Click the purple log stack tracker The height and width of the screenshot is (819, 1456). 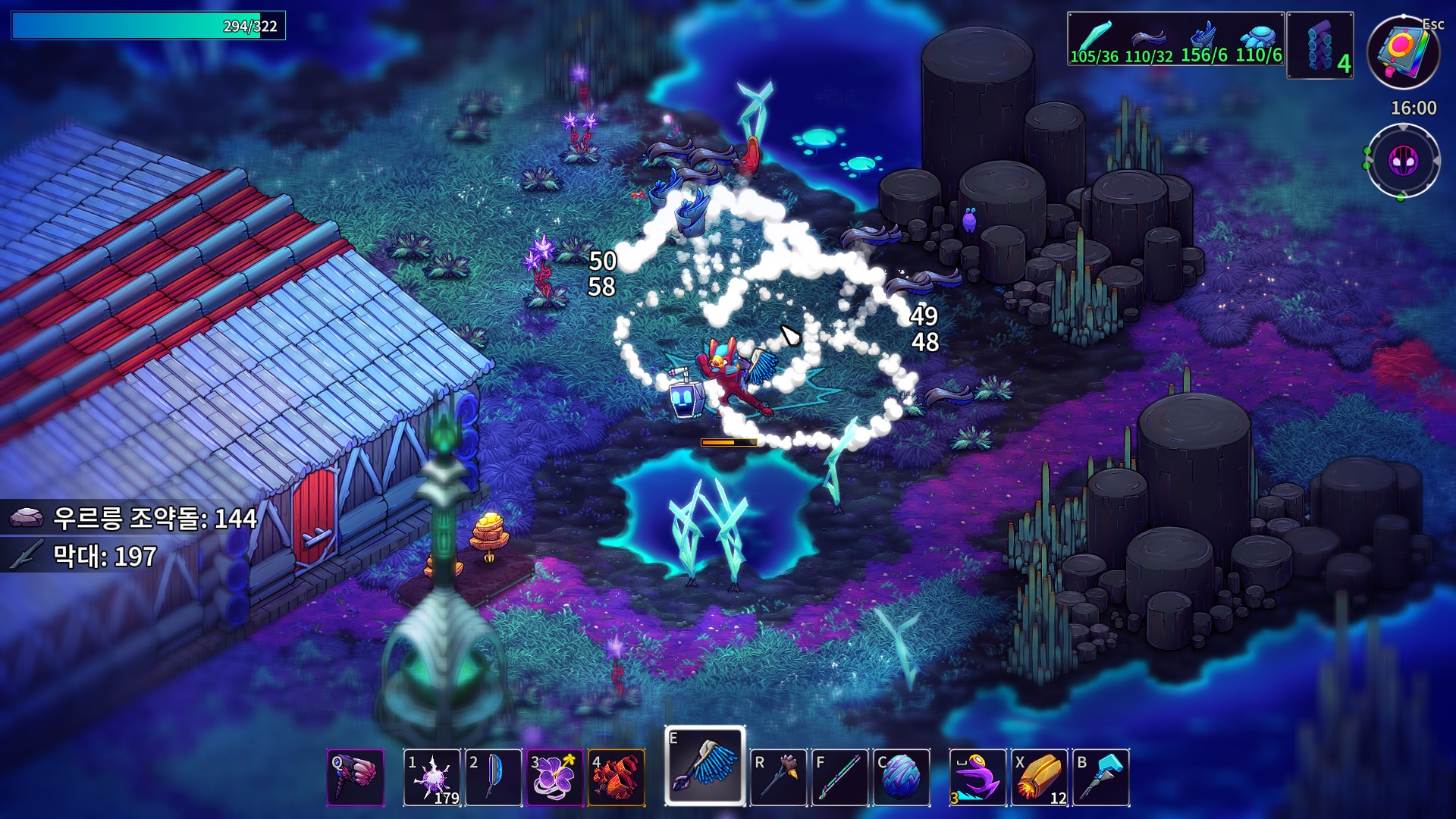click(x=1320, y=45)
